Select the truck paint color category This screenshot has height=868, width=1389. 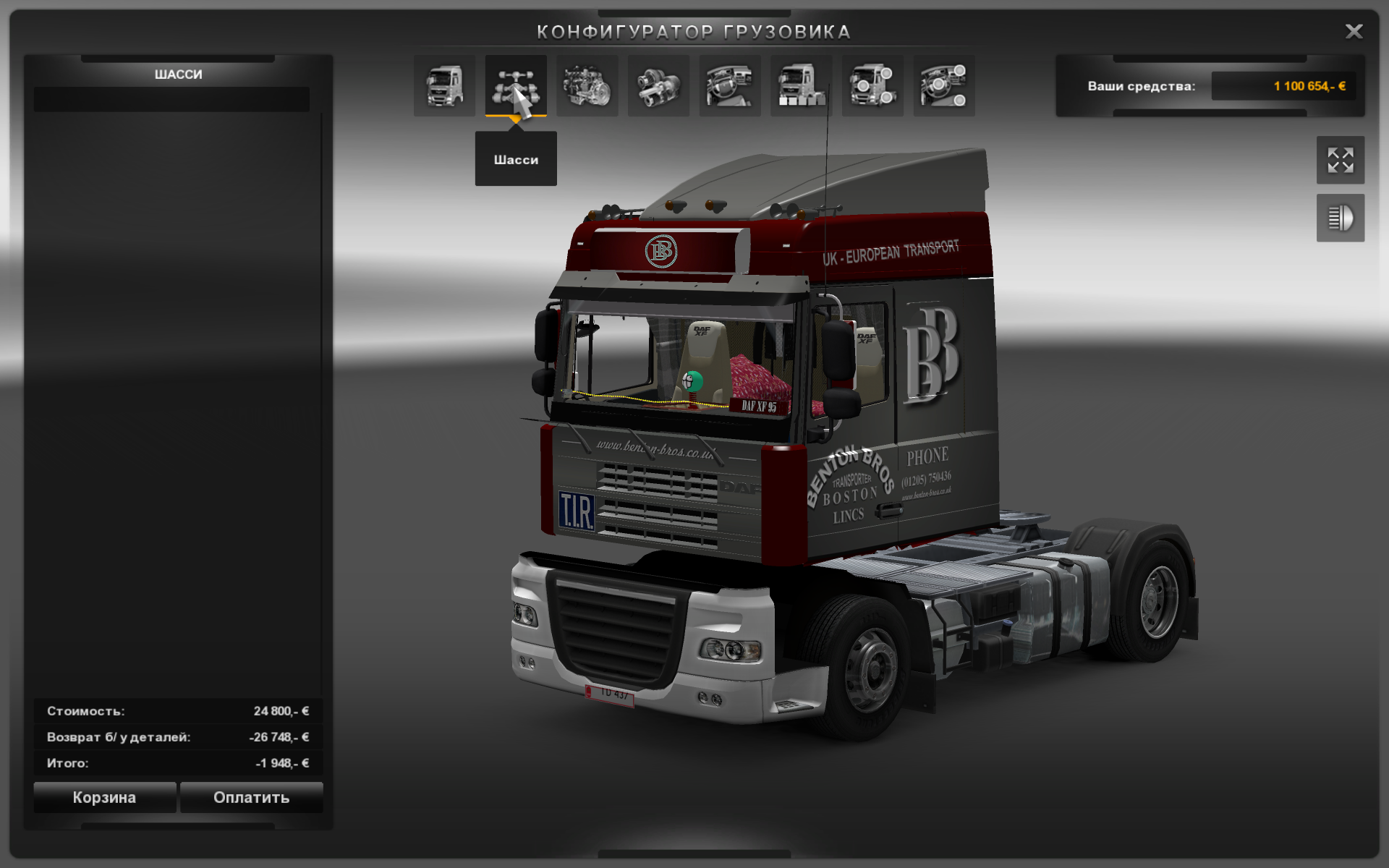801,86
